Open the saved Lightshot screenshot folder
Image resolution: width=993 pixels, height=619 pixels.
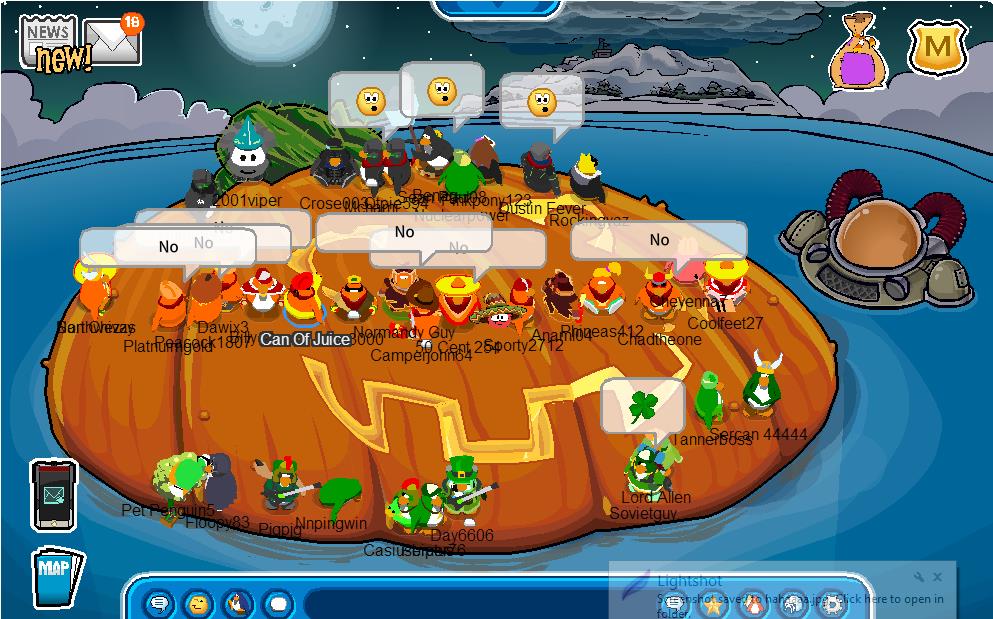pos(890,600)
